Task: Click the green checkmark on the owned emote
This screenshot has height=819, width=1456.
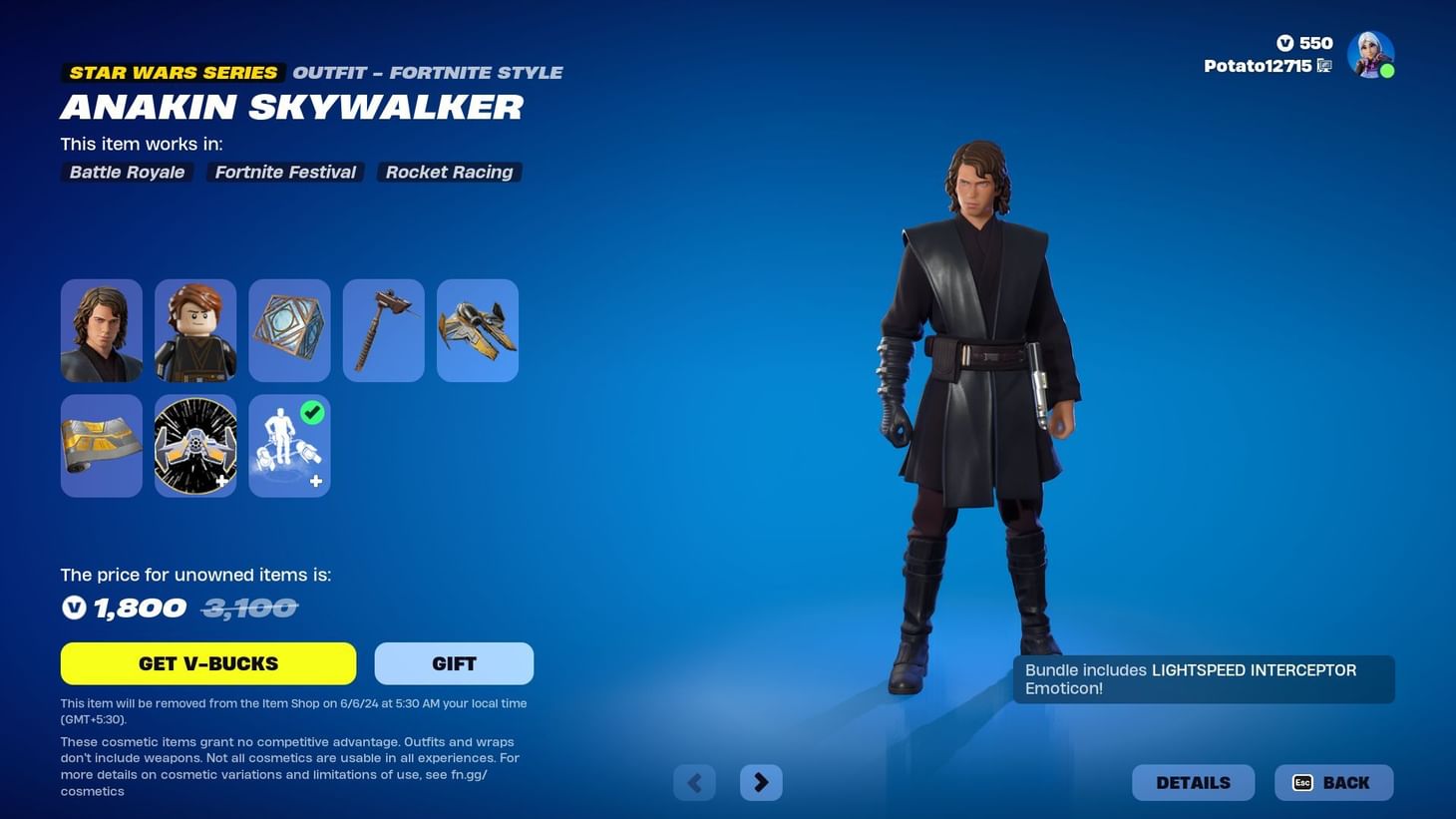Action: tap(312, 412)
